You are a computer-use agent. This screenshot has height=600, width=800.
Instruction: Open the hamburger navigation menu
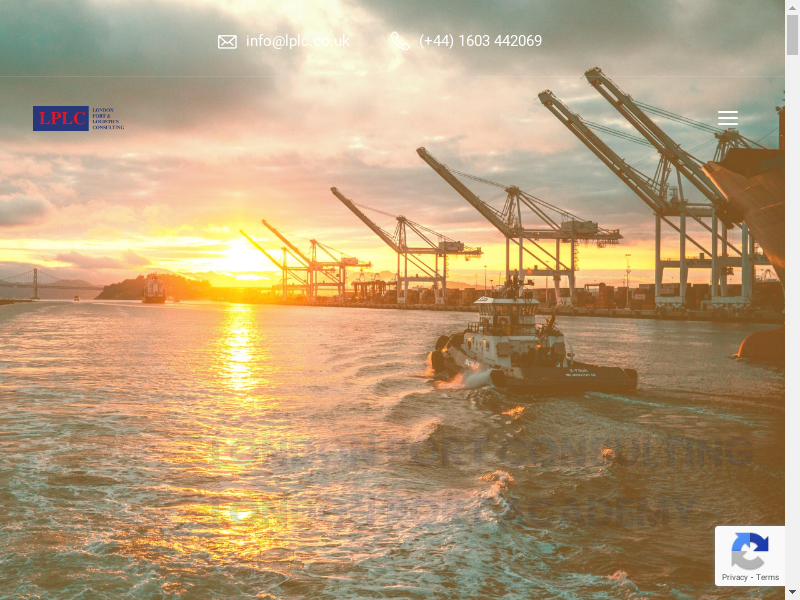coord(728,119)
